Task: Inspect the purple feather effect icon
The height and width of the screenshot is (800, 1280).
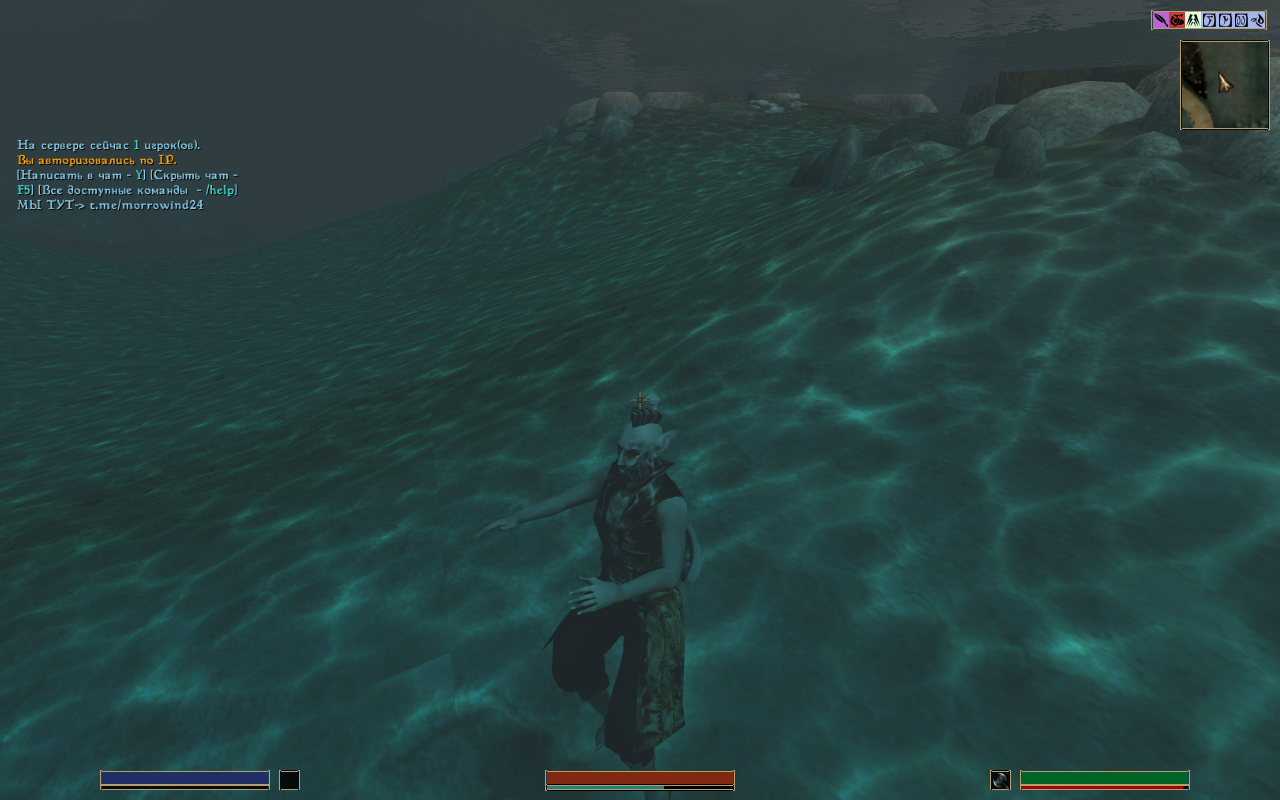Action: pos(1160,20)
